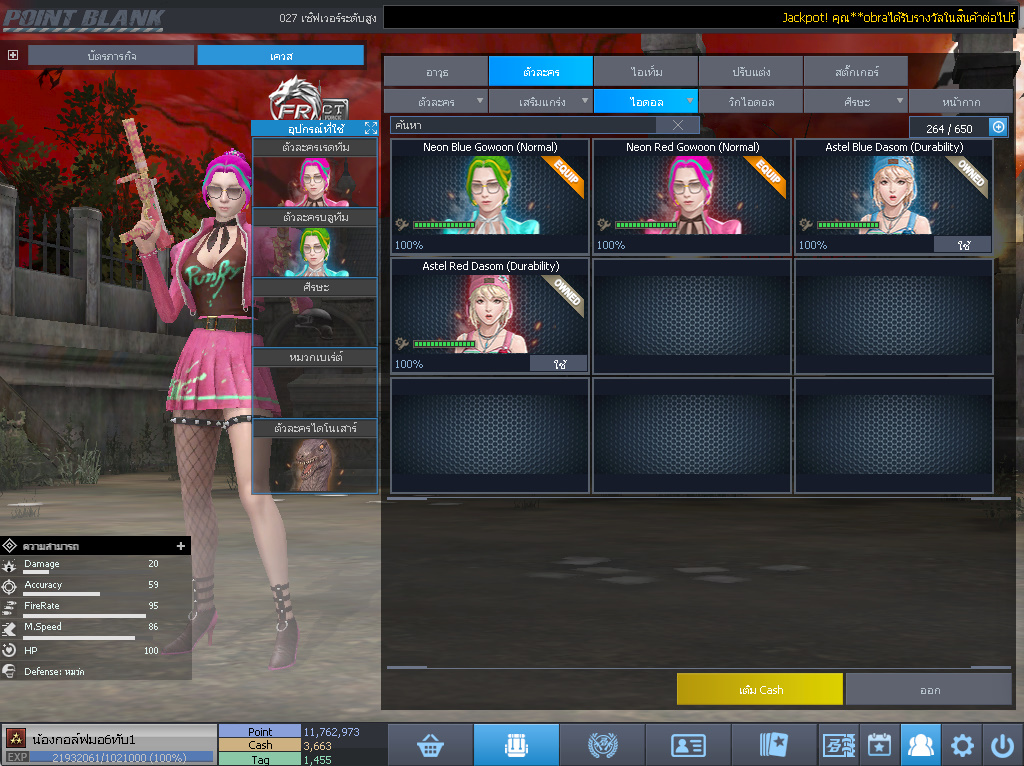Open the อาวุธ weapons tab
This screenshot has width=1024, height=766.
(x=436, y=71)
